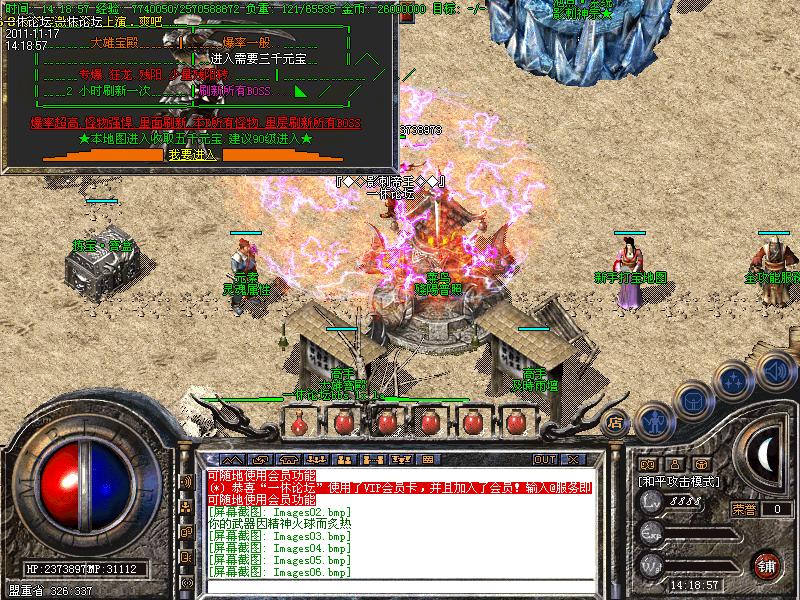The height and width of the screenshot is (600, 800).
Task: Use the last red potion belt slot
Action: [515, 422]
